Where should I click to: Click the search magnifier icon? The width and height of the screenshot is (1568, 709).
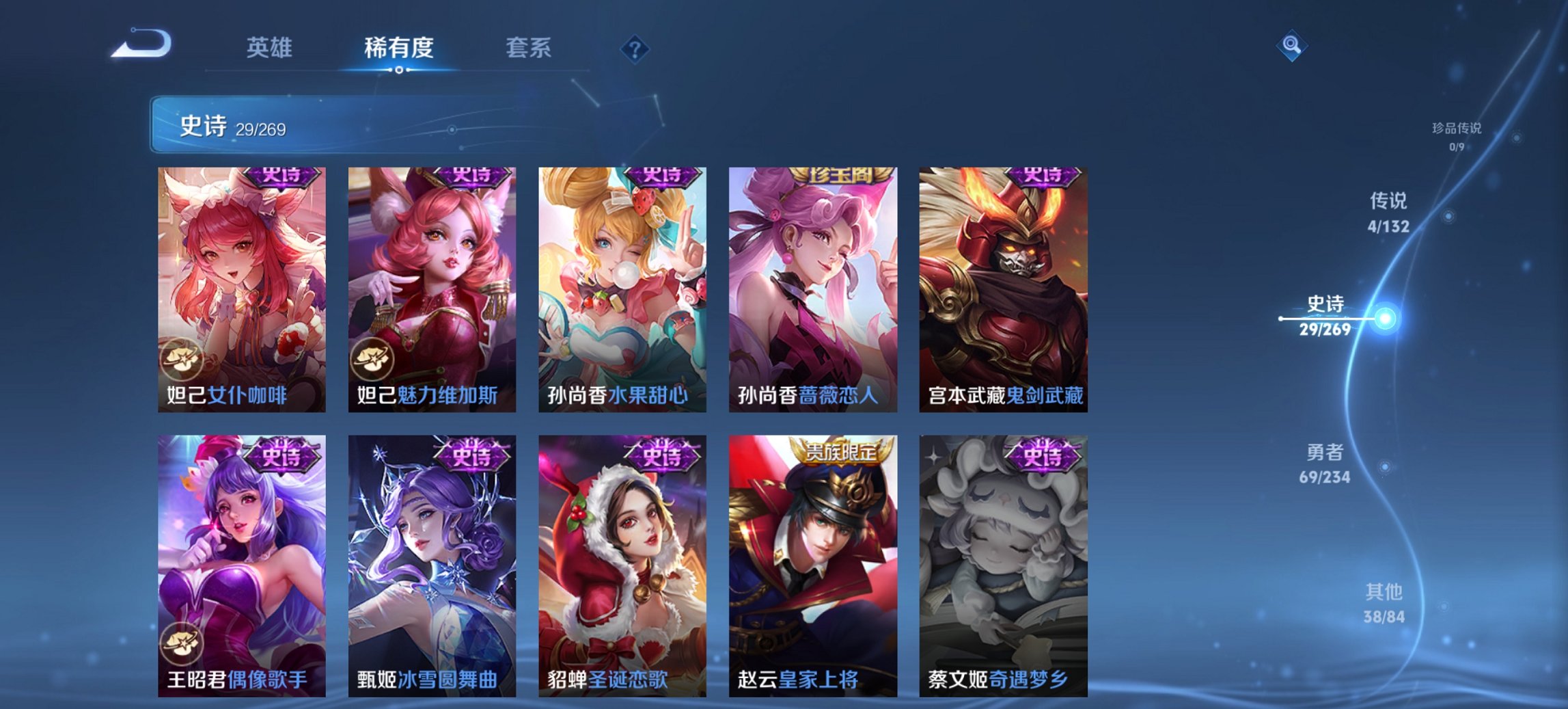(1292, 46)
